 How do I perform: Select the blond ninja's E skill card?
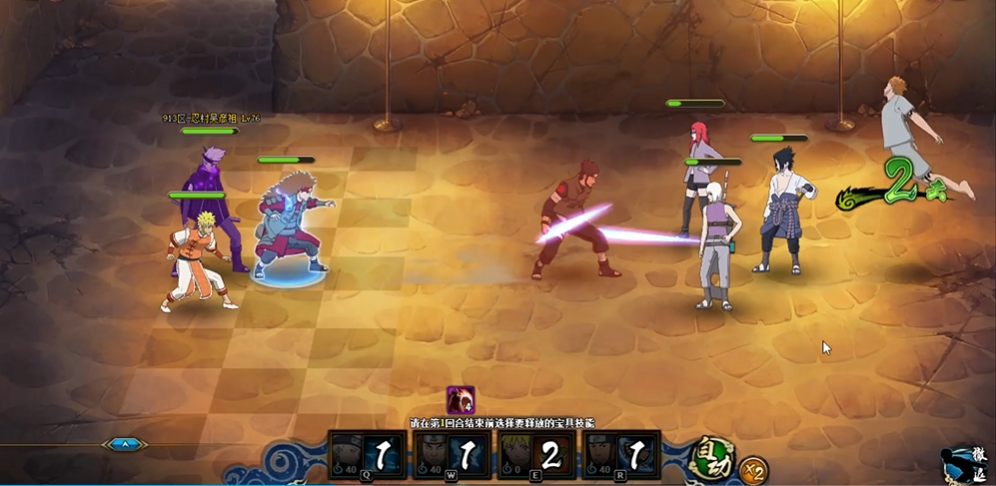click(537, 457)
